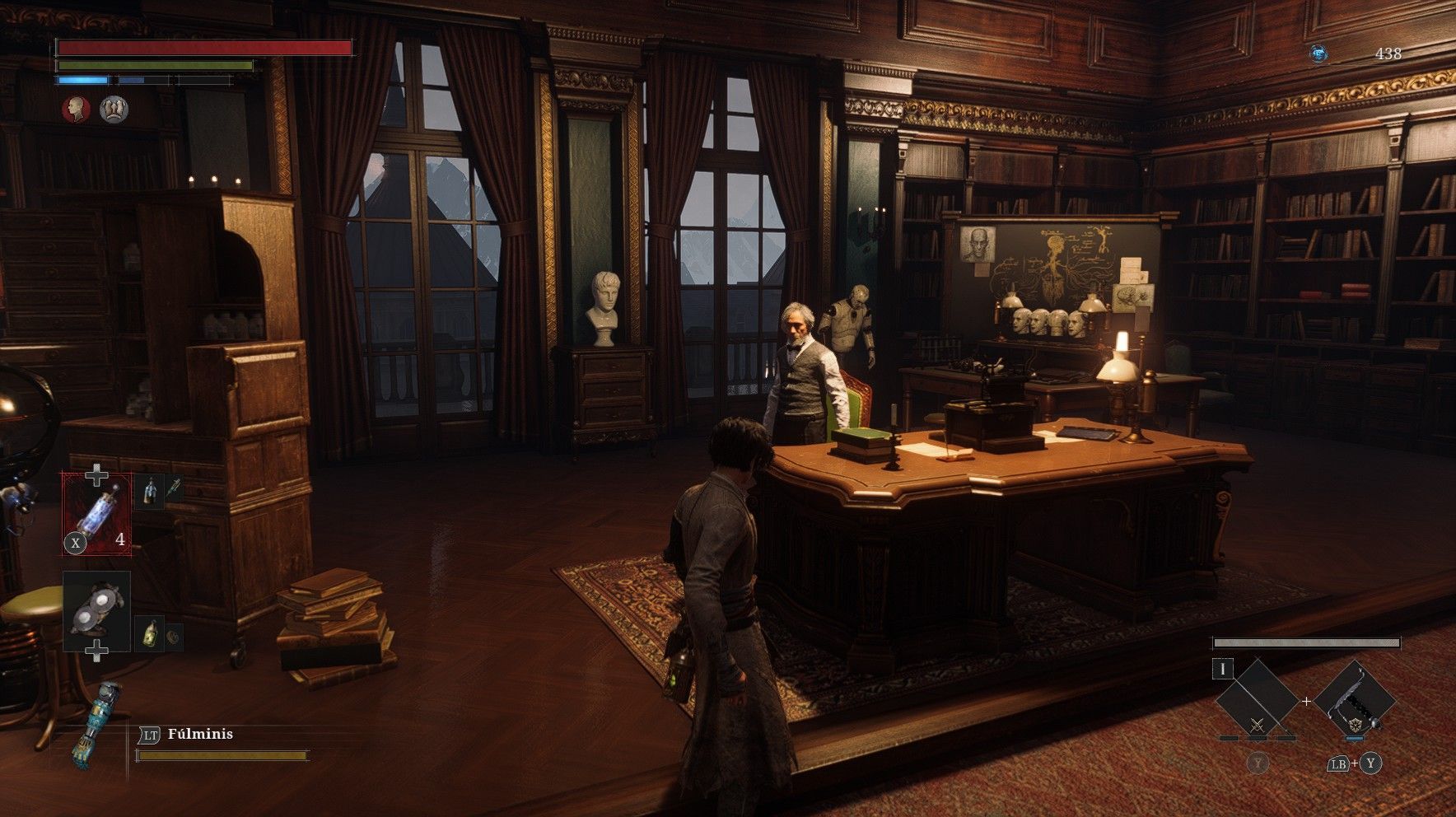Pick the small yellow bottle beside the goggles
This screenshot has width=1456, height=817.
149,633
